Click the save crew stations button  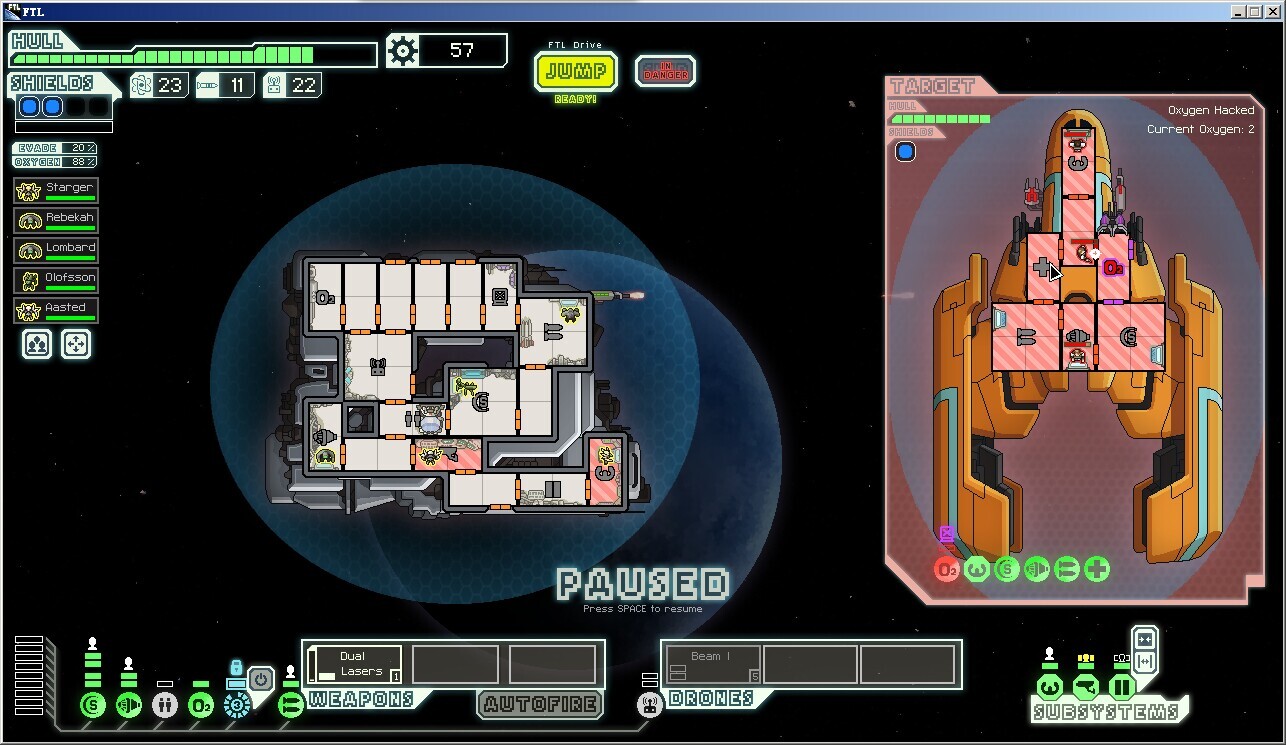(37, 344)
